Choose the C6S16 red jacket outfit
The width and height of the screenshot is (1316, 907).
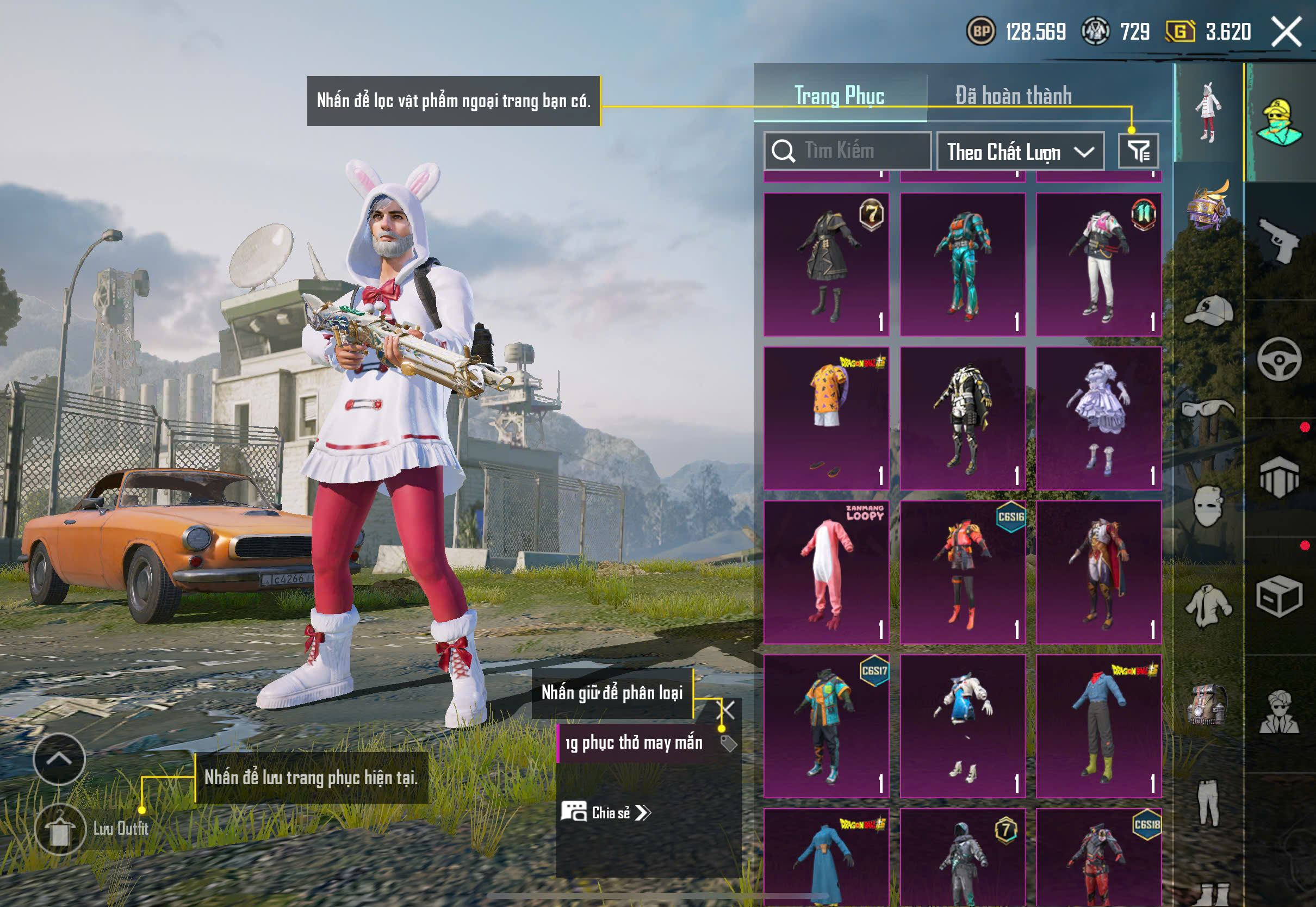[963, 571]
